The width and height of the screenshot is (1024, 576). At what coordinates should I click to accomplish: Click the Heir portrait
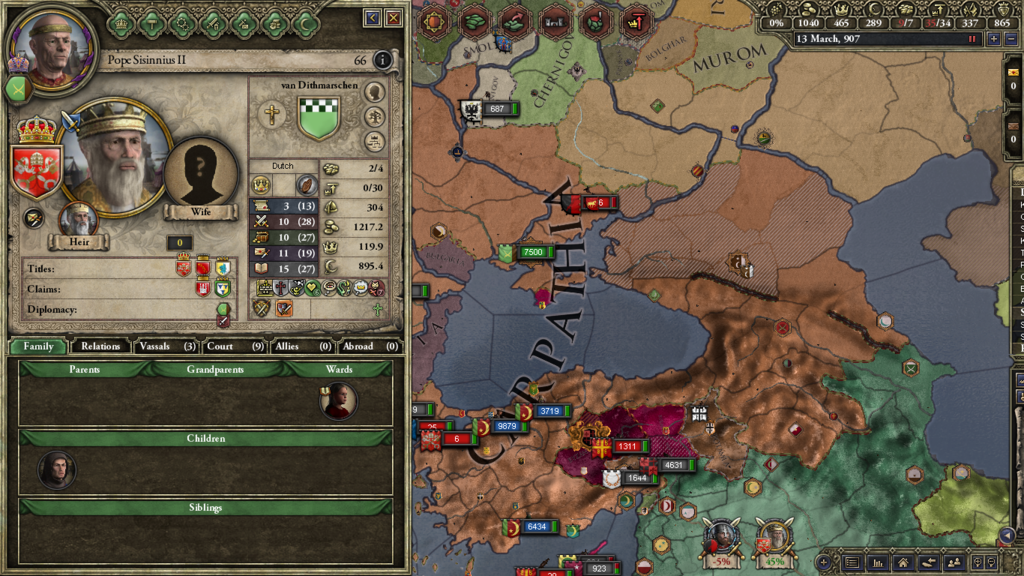pyautogui.click(x=77, y=220)
